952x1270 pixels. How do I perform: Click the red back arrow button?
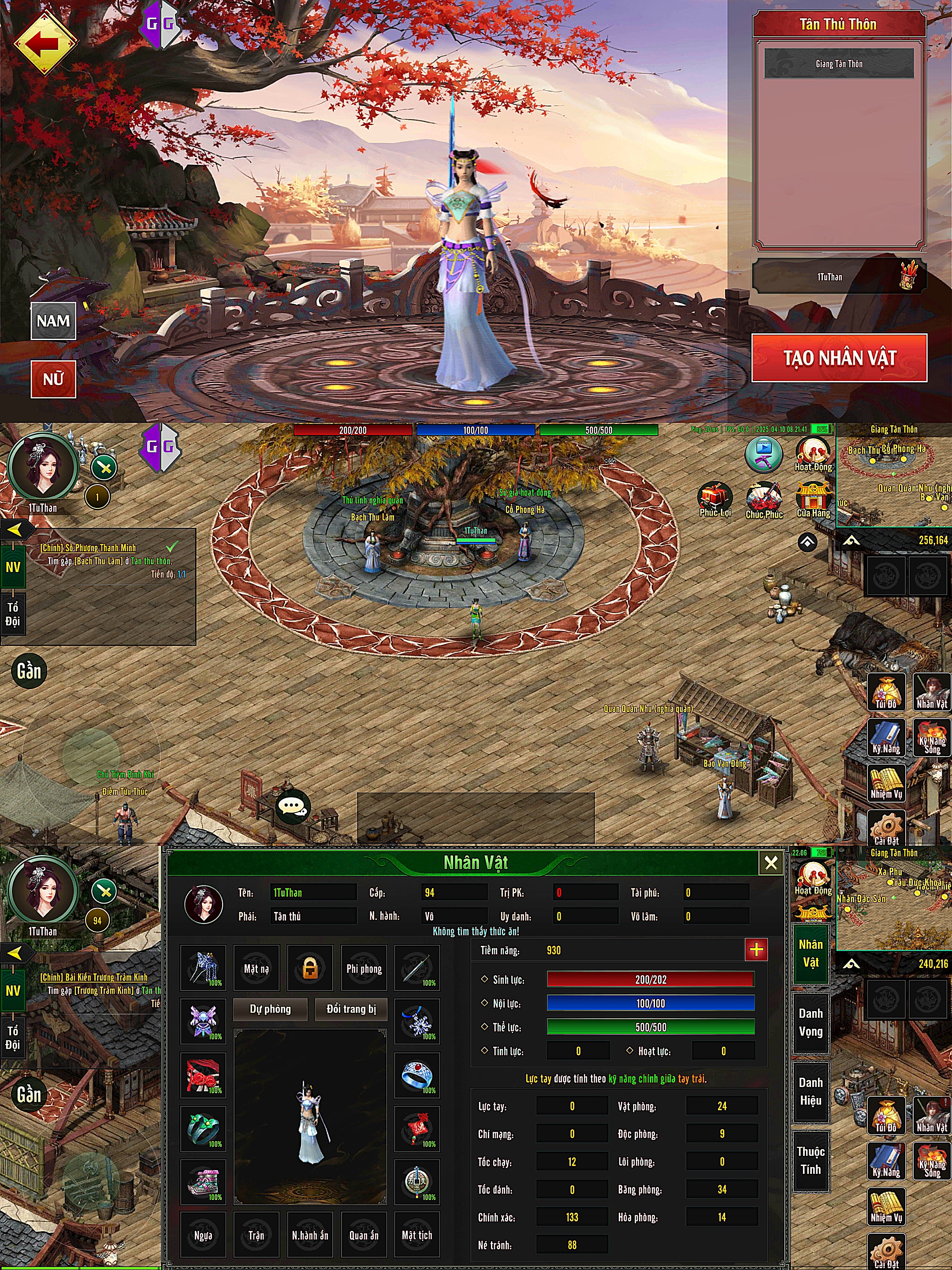44,43
